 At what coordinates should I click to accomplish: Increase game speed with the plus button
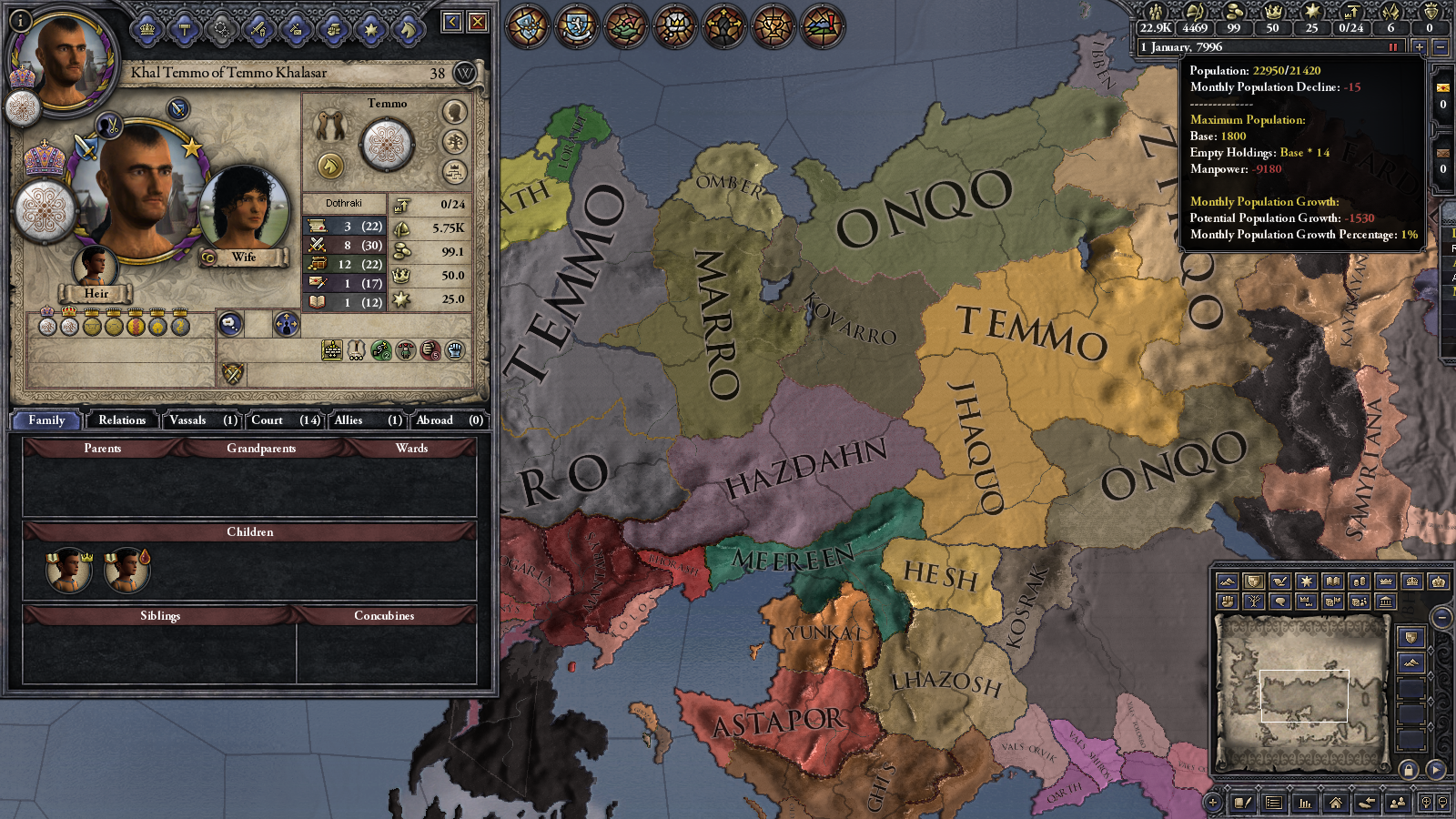(1420, 47)
